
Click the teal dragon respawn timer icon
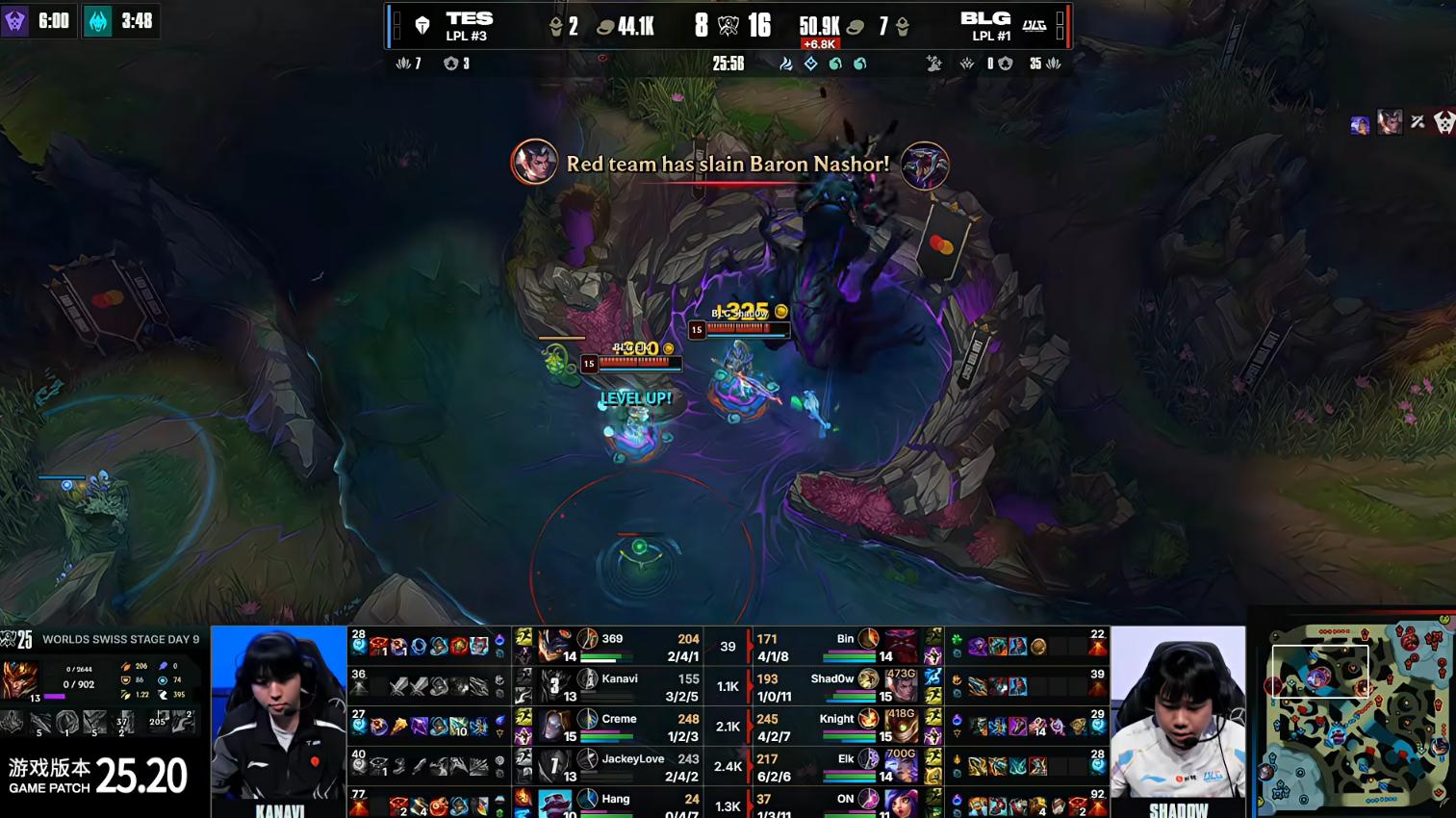tap(98, 21)
